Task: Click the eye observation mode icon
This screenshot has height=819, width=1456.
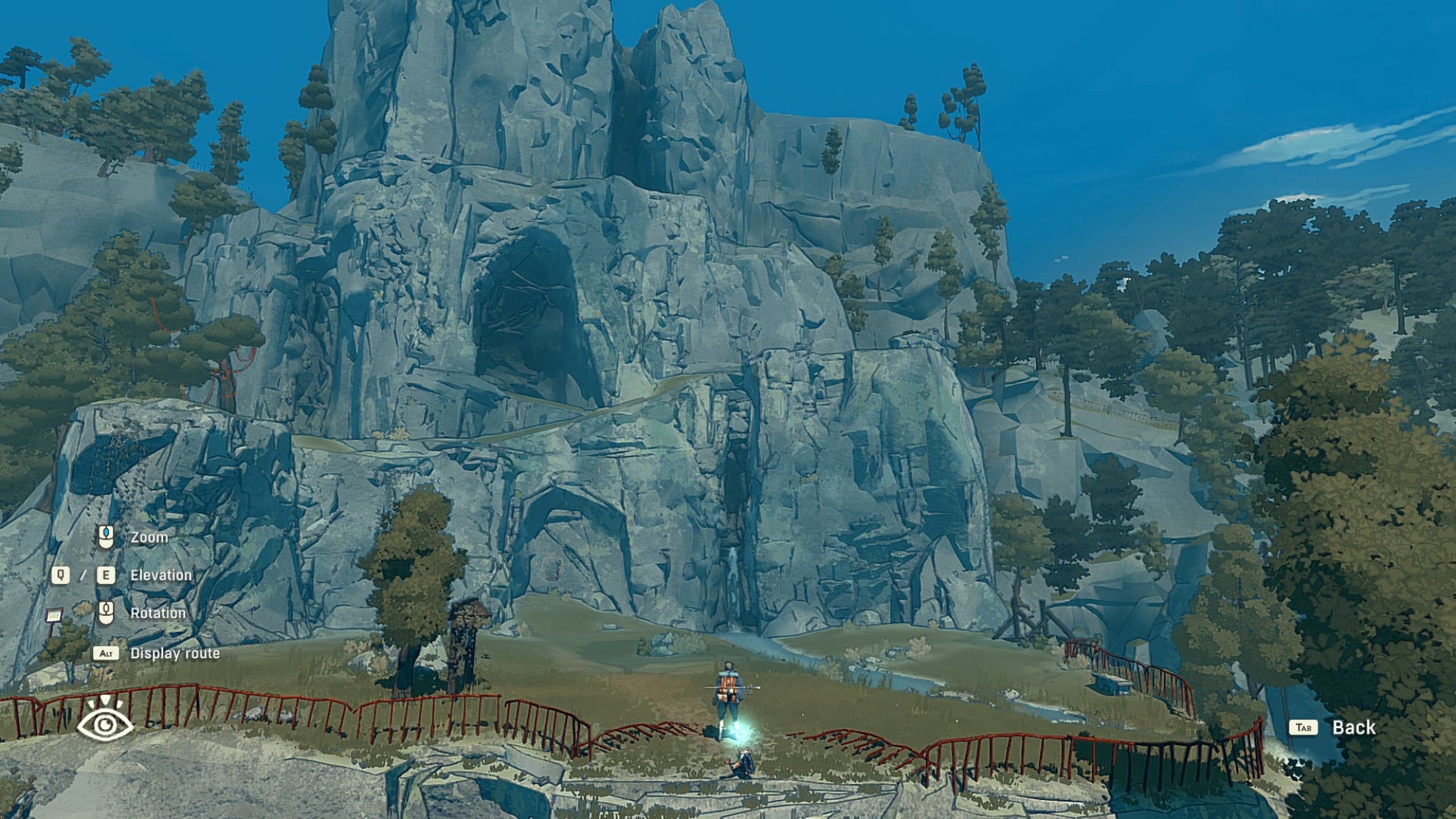Action: (105, 721)
